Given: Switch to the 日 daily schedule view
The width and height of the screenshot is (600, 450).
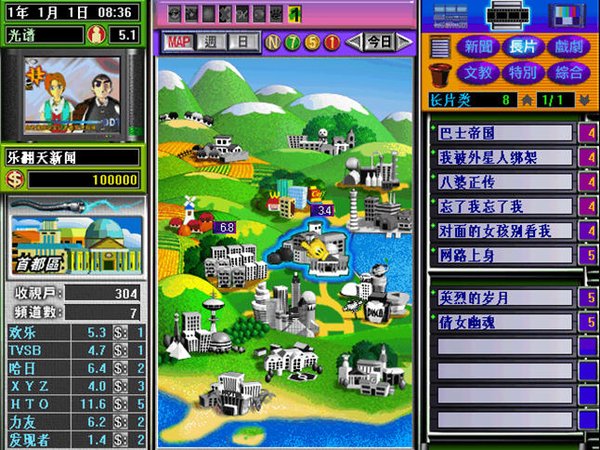Looking at the screenshot, I should click(241, 42).
